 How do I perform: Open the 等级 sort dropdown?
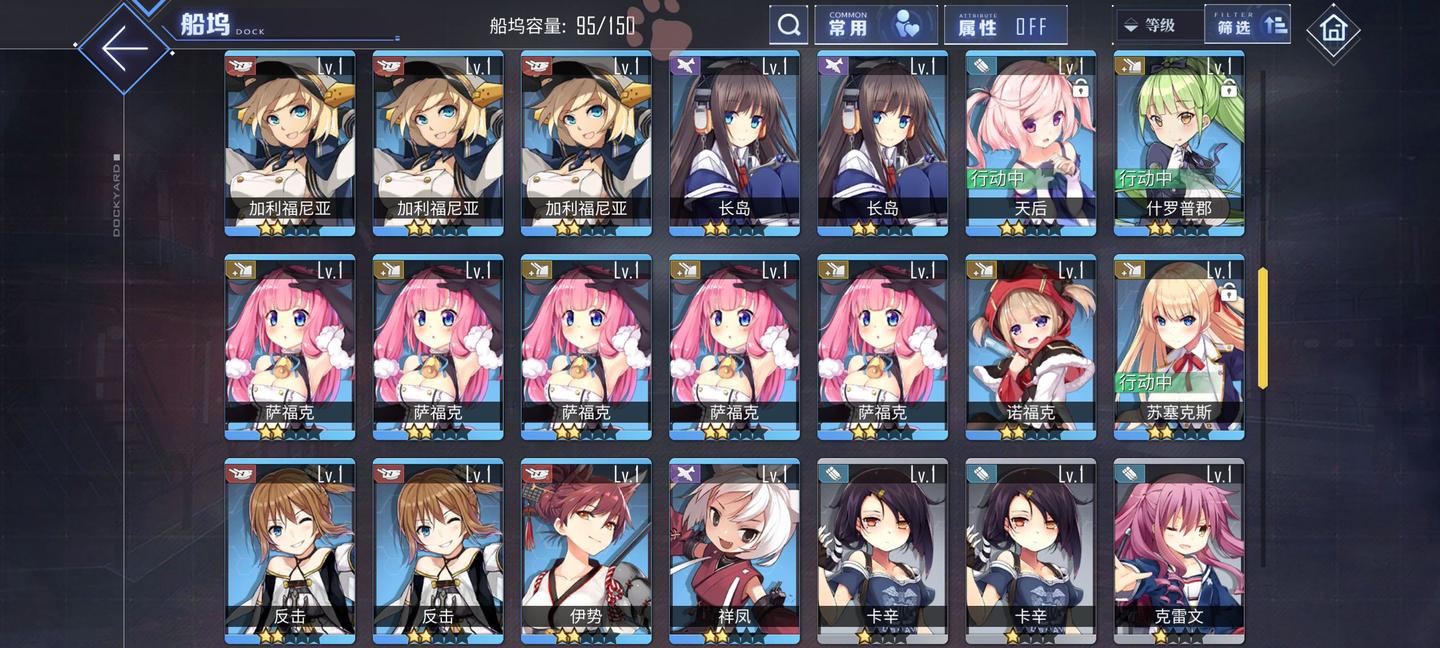point(1156,25)
